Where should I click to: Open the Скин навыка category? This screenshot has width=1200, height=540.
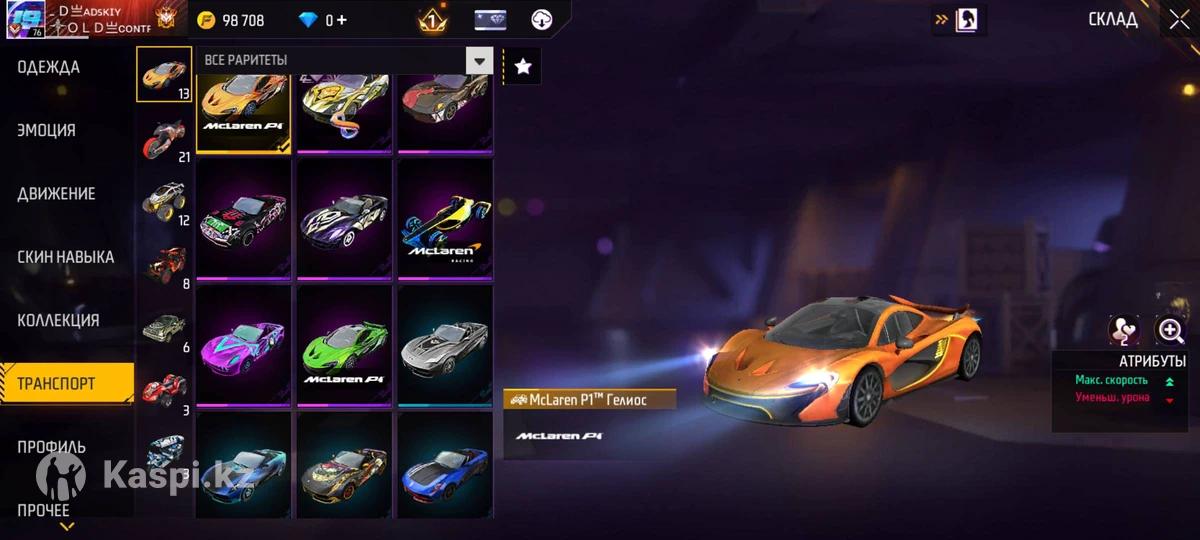[65, 257]
